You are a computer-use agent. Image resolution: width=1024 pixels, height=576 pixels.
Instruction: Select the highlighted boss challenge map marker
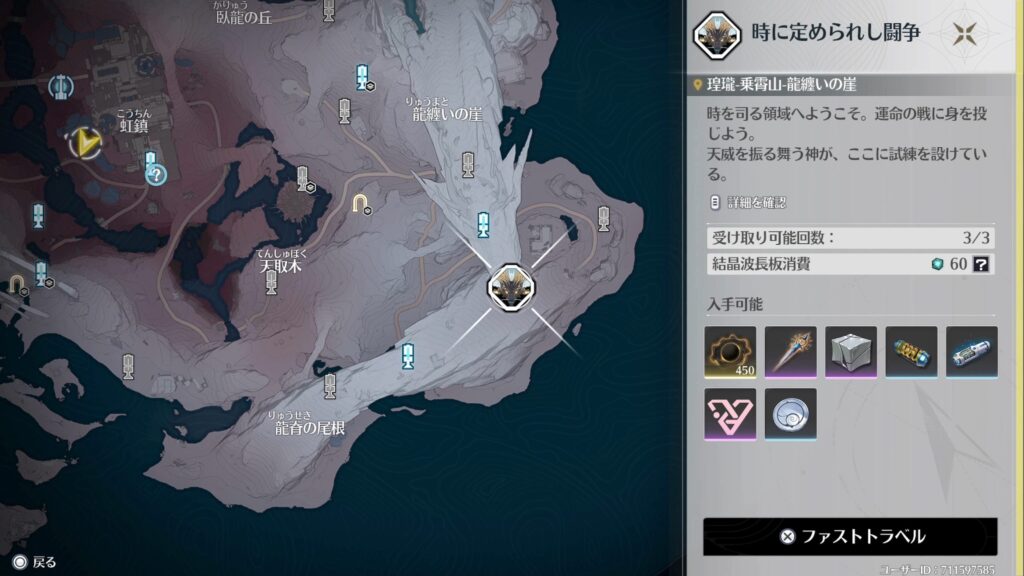pos(507,287)
